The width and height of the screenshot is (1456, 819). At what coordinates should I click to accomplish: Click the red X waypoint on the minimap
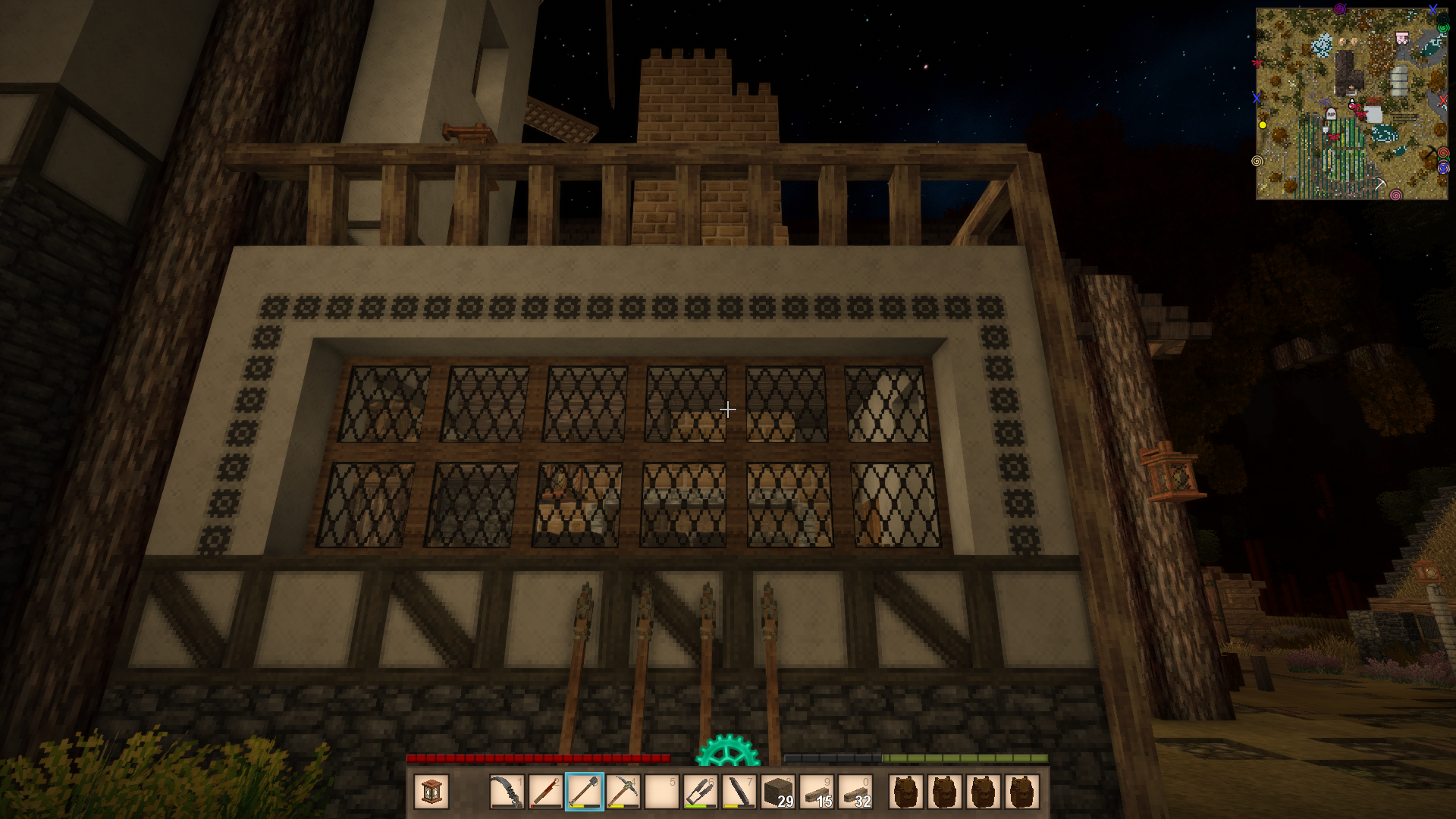pyautogui.click(x=1442, y=99)
